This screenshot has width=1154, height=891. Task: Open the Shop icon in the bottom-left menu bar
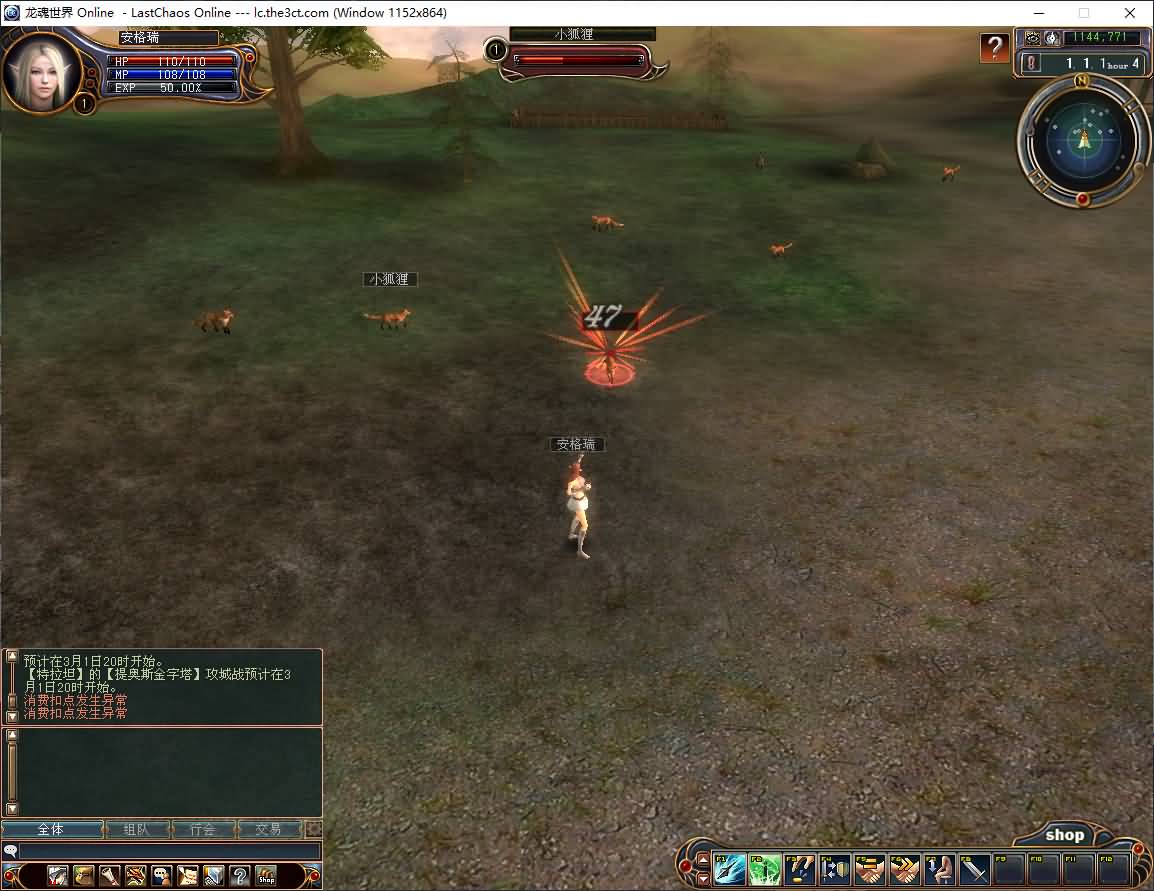click(x=266, y=876)
